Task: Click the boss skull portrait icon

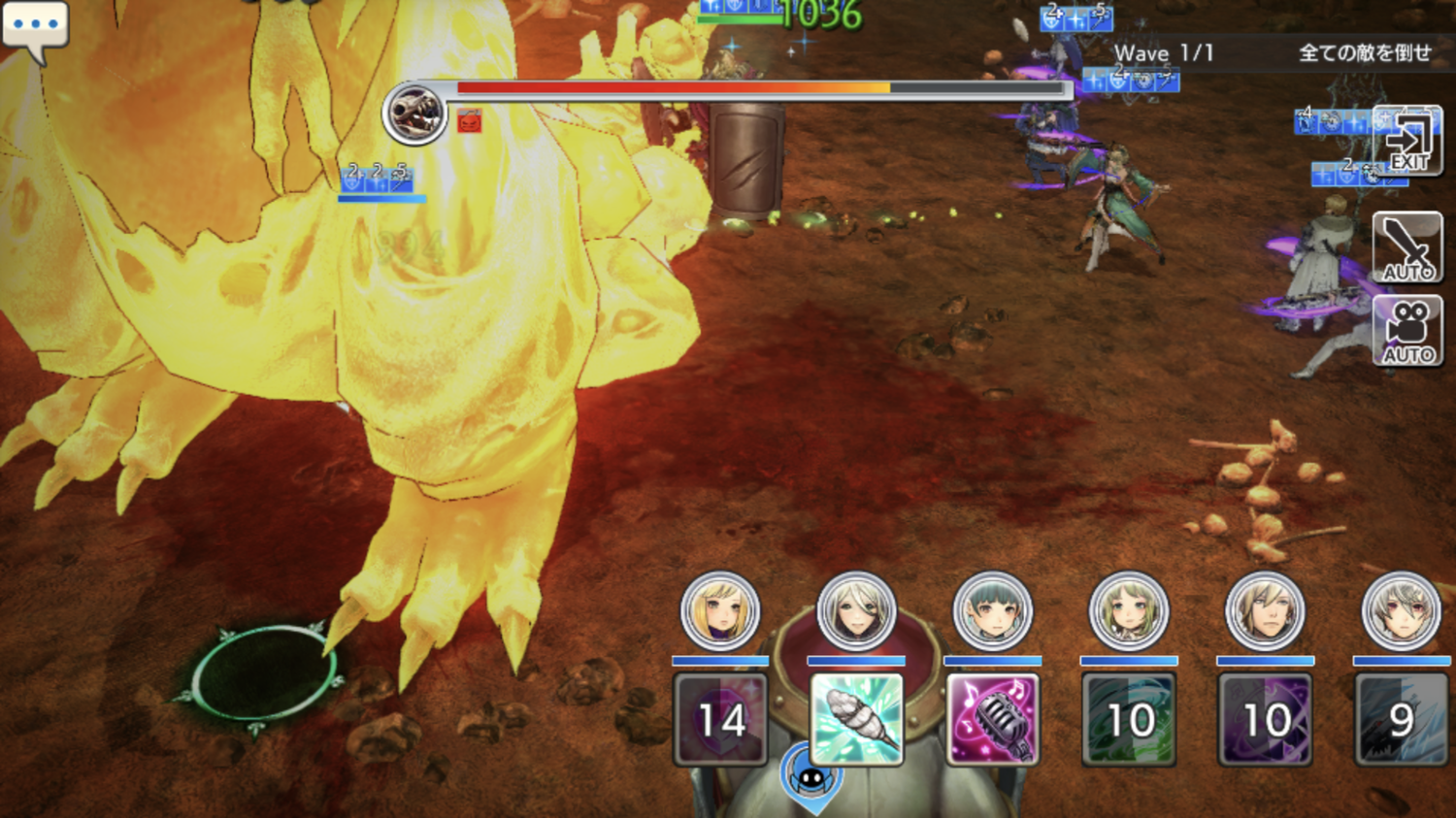Action: [414, 114]
